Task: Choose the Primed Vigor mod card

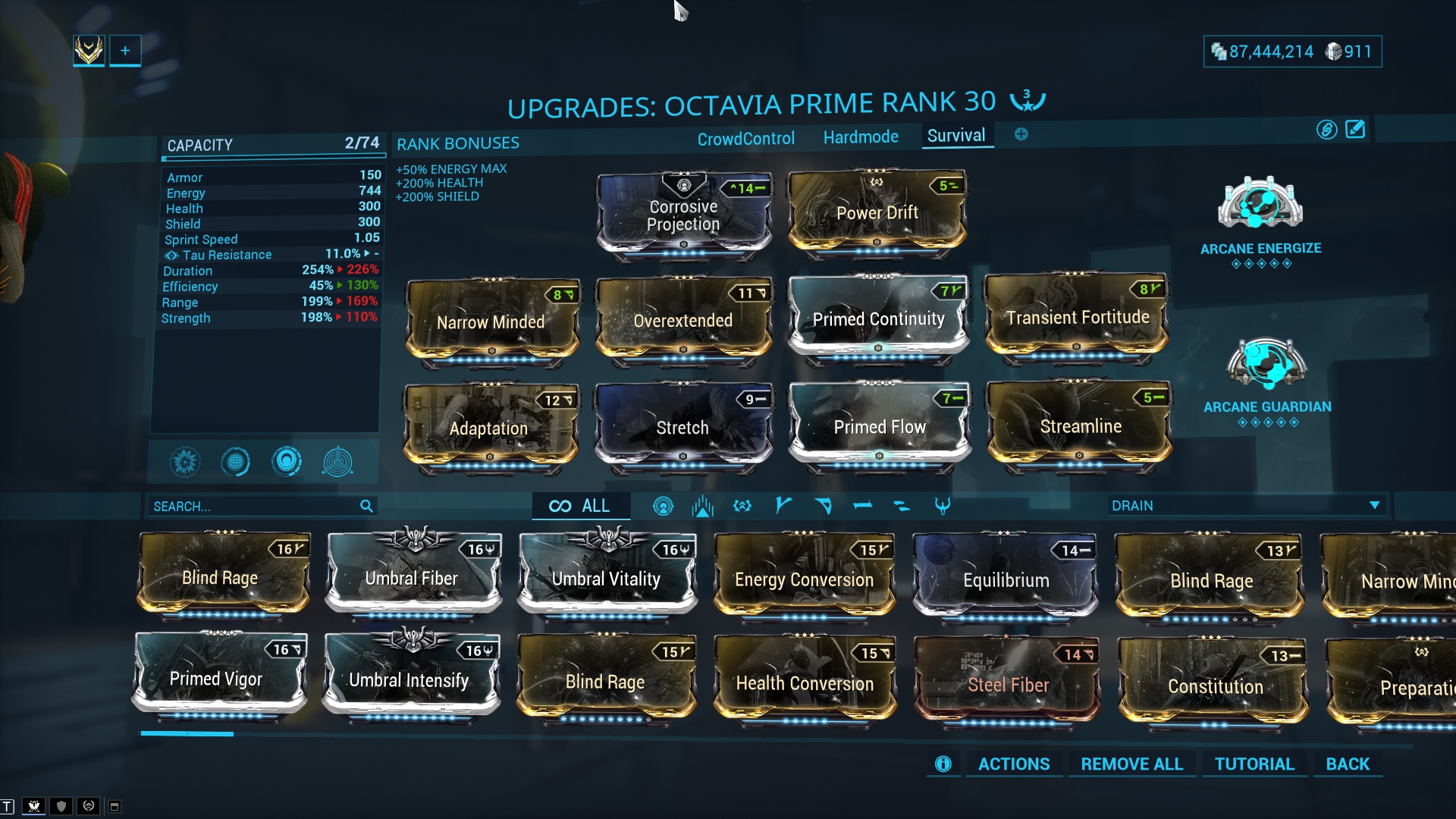Action: pos(217,679)
